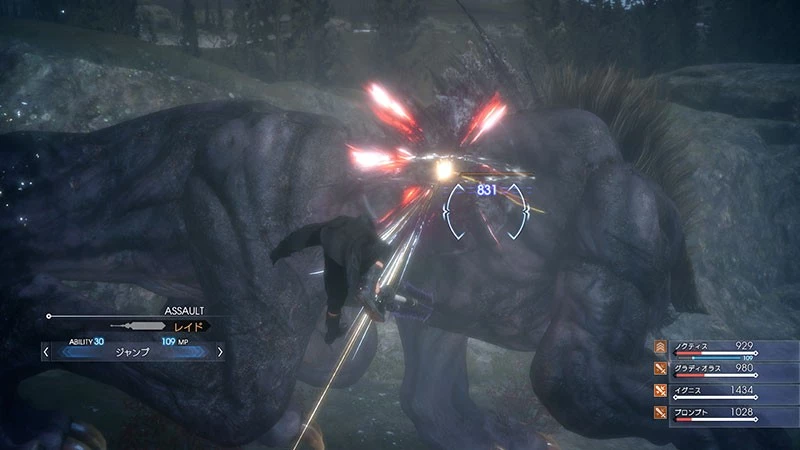This screenshot has width=800, height=450.
Task: Select プロンプト in the party list
Action: (x=694, y=411)
